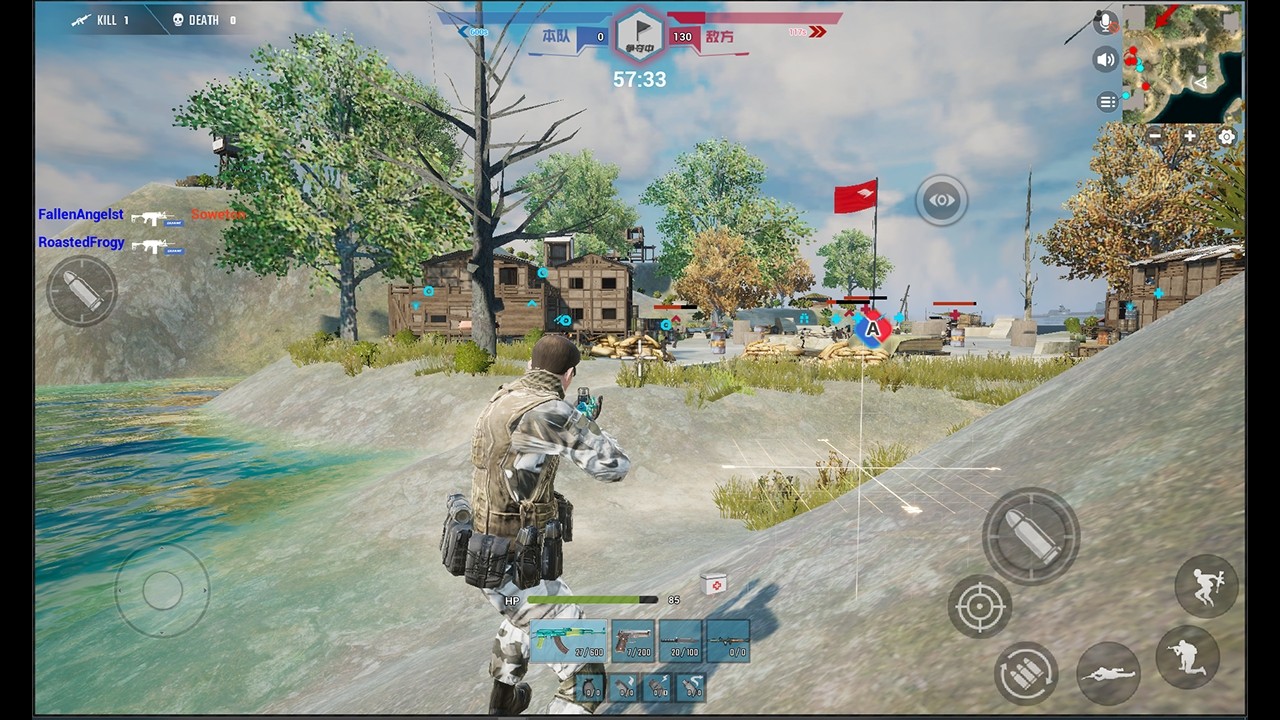Open the list menu beside the minimap
1280x720 pixels.
coord(1107,102)
